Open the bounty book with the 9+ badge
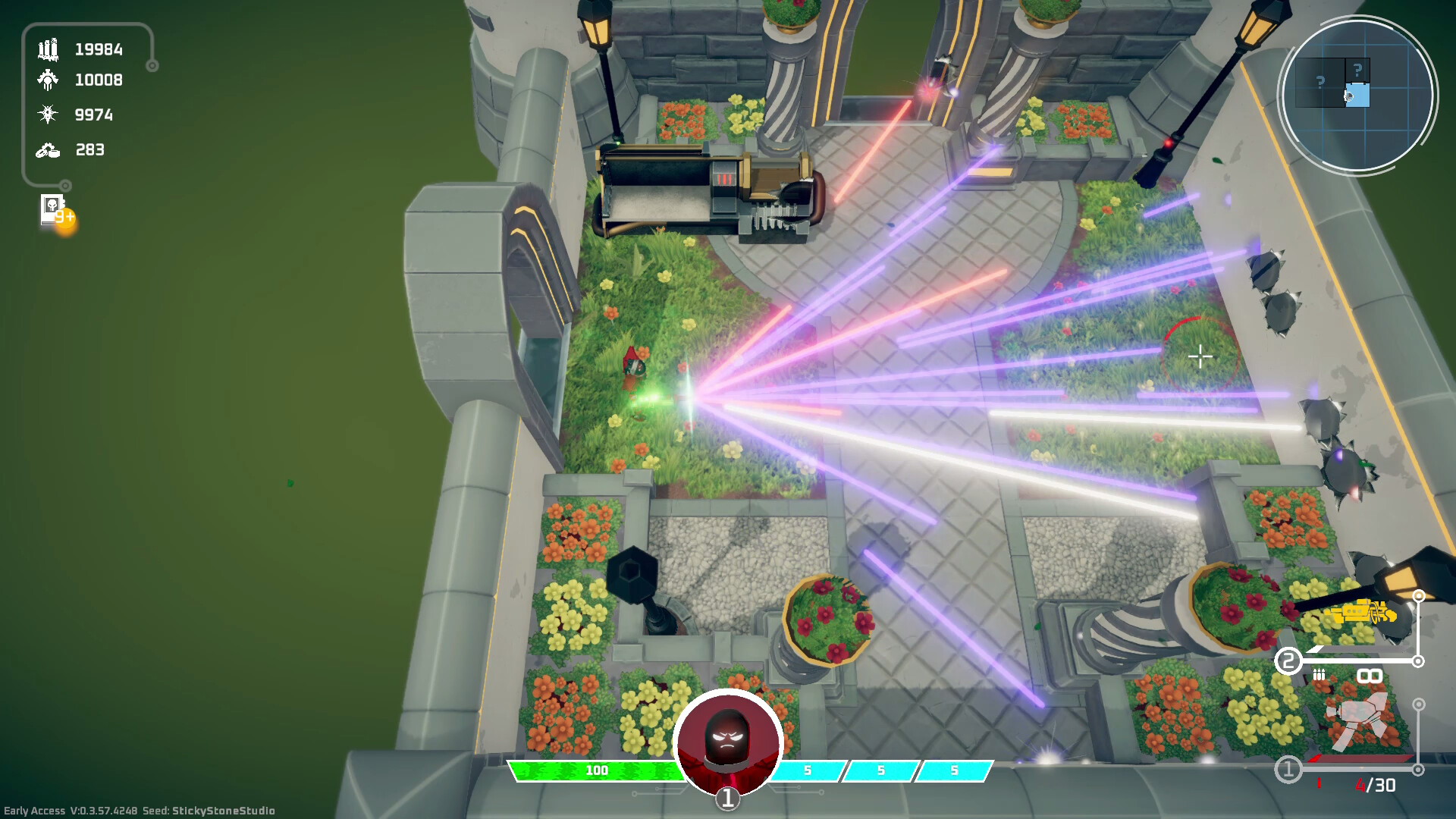1456x819 pixels. click(x=52, y=210)
